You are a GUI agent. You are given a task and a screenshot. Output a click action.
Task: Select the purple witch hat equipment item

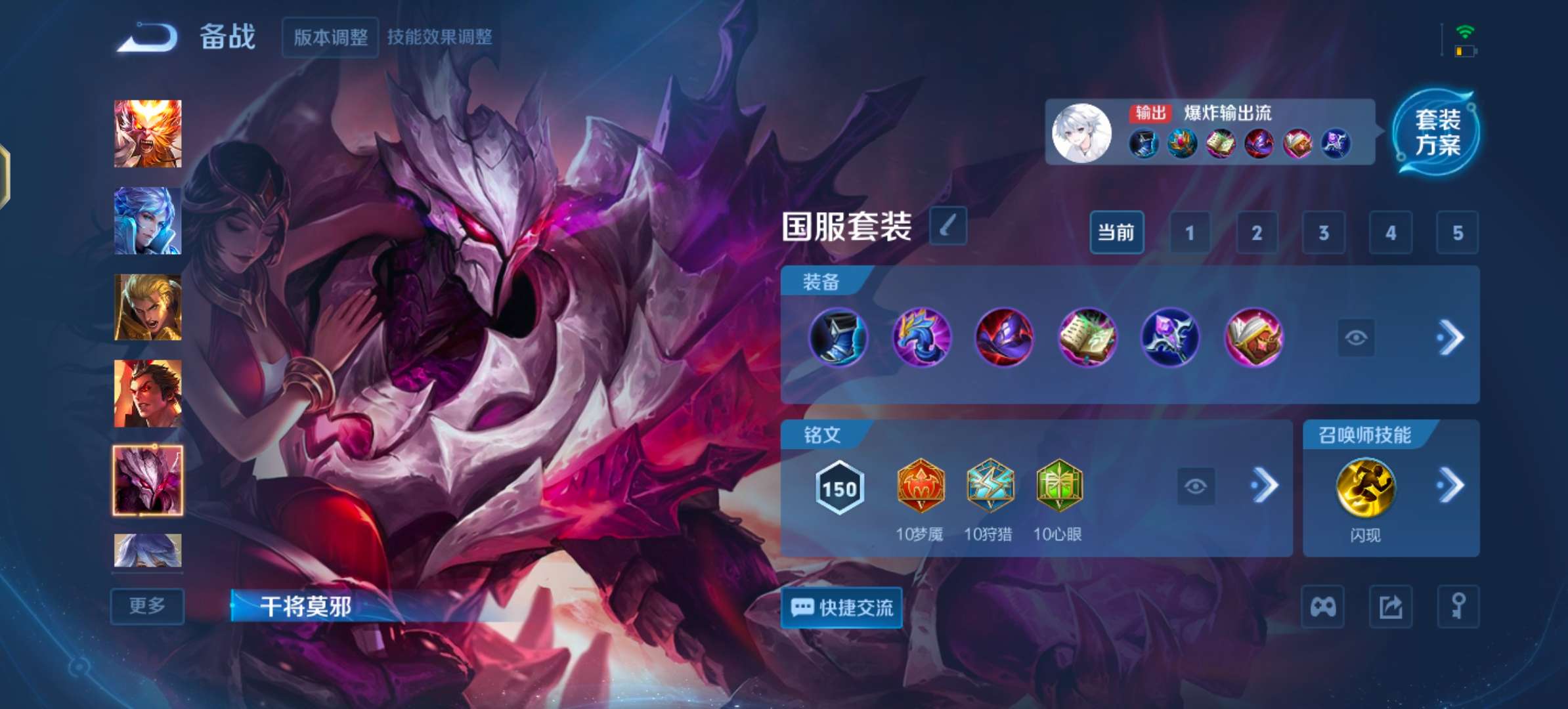(x=1005, y=337)
